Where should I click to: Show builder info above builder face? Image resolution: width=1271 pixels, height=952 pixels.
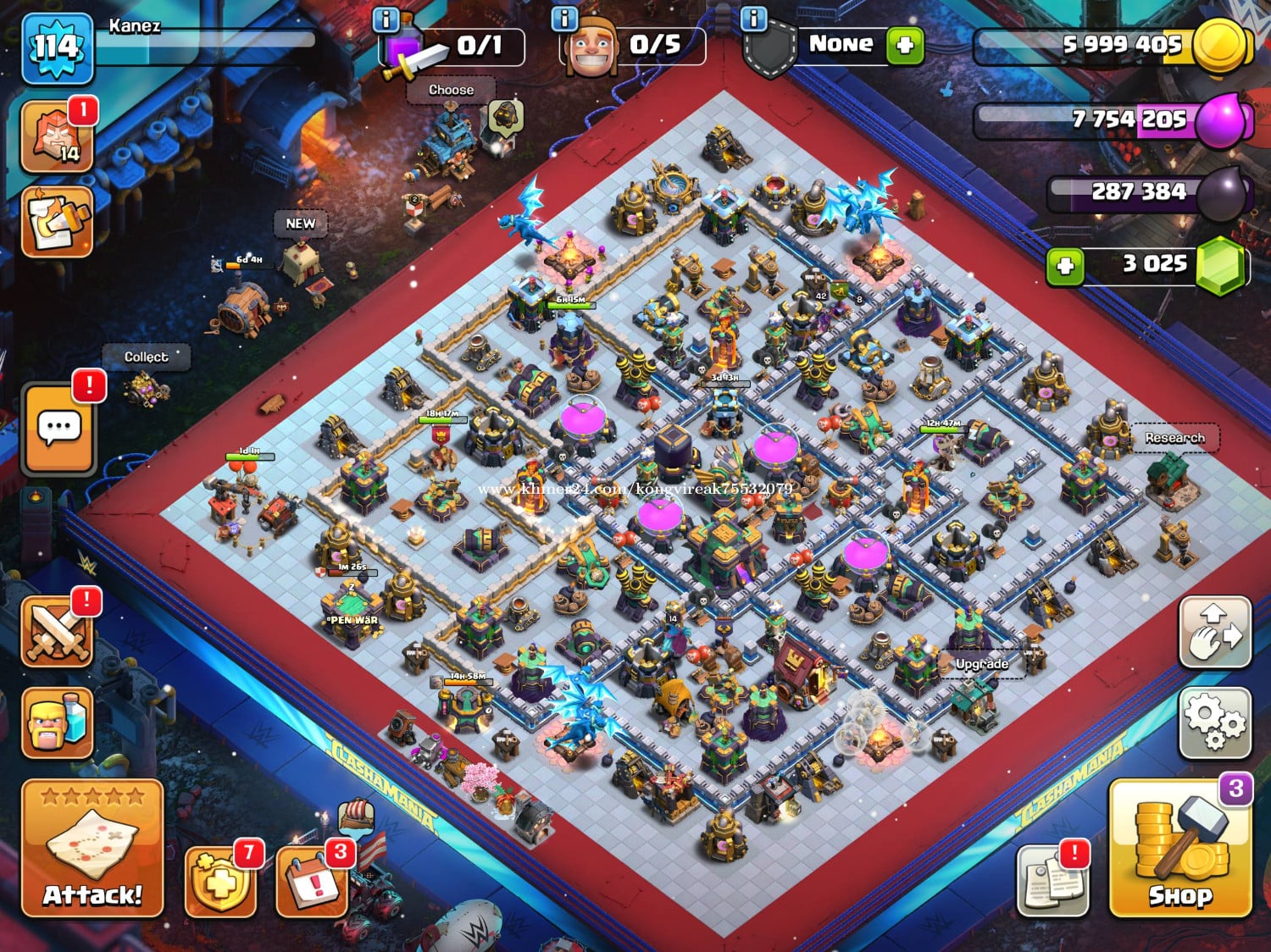564,18
